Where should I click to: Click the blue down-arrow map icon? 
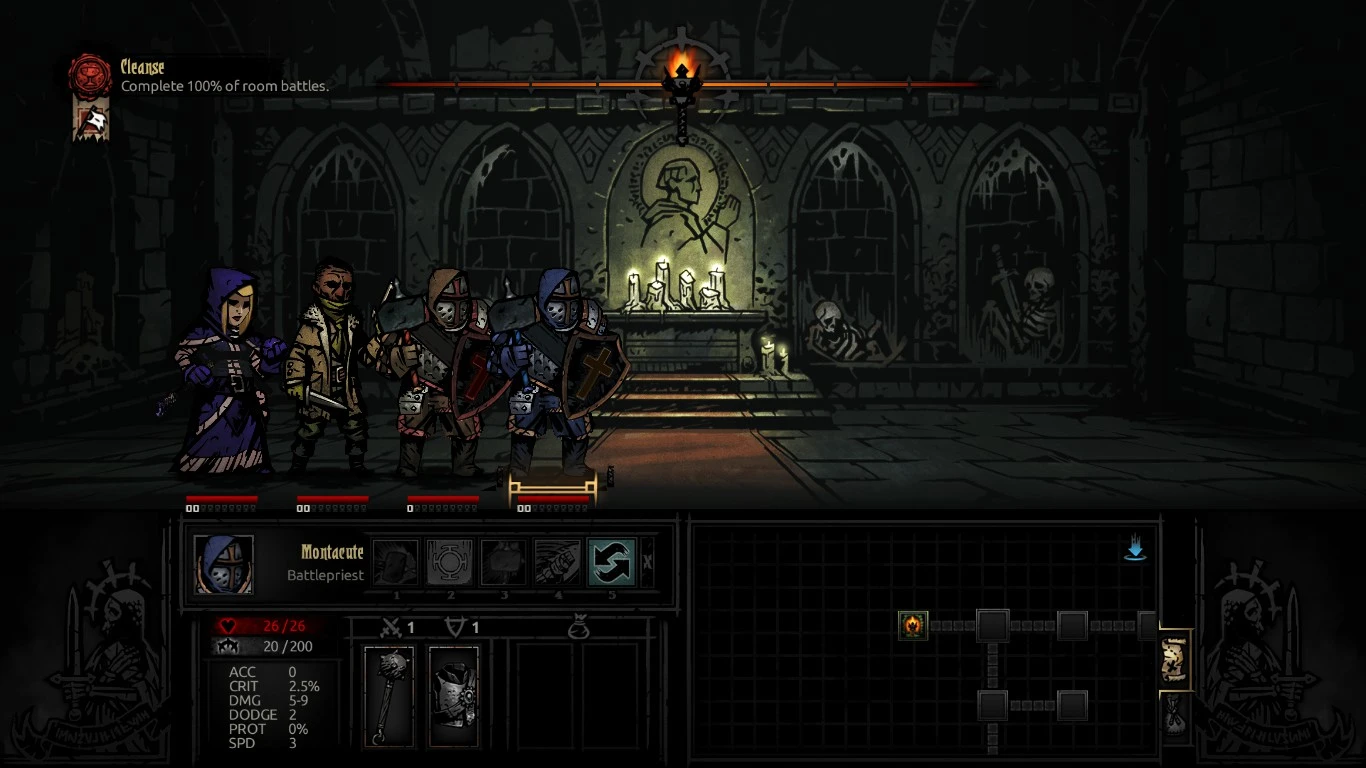point(1135,549)
